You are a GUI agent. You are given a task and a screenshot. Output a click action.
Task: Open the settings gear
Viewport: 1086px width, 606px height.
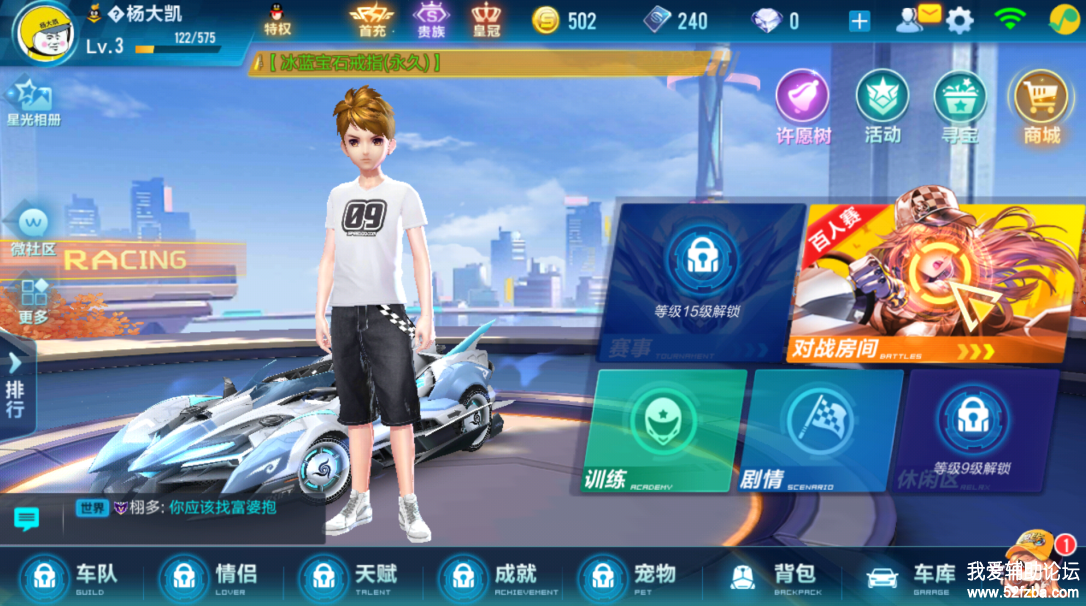[959, 20]
